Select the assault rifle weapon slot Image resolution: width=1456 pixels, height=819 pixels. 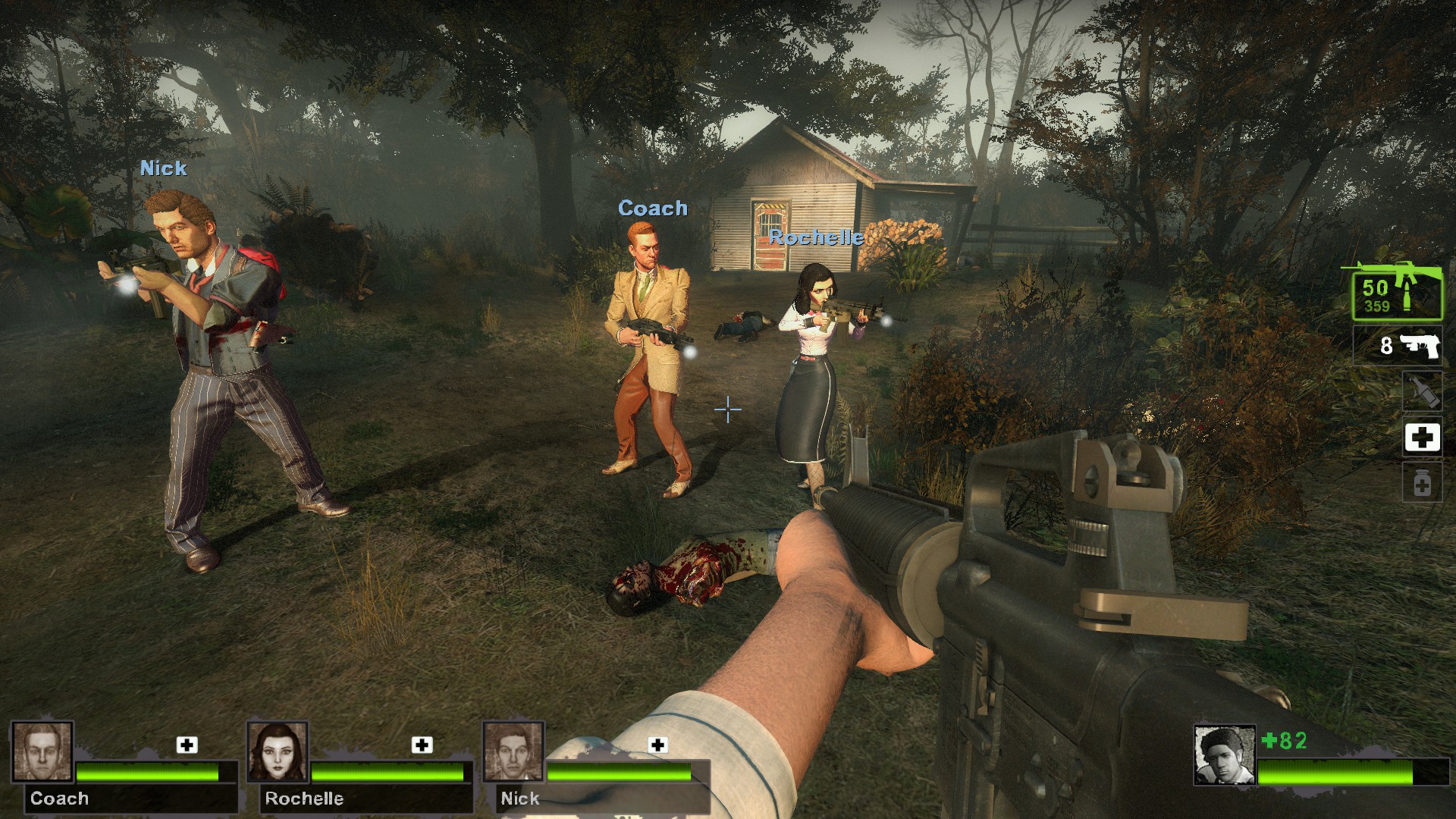click(1397, 294)
